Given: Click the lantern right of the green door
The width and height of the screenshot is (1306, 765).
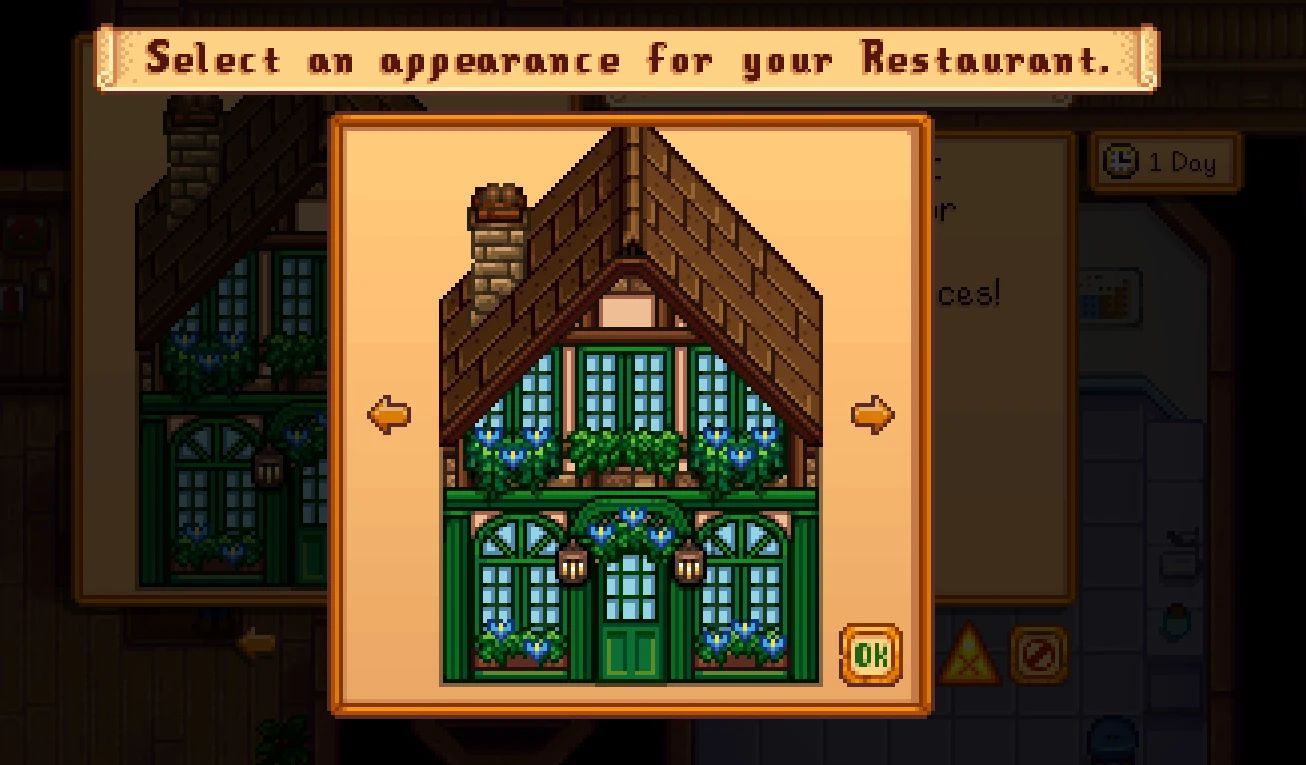Looking at the screenshot, I should [x=690, y=564].
